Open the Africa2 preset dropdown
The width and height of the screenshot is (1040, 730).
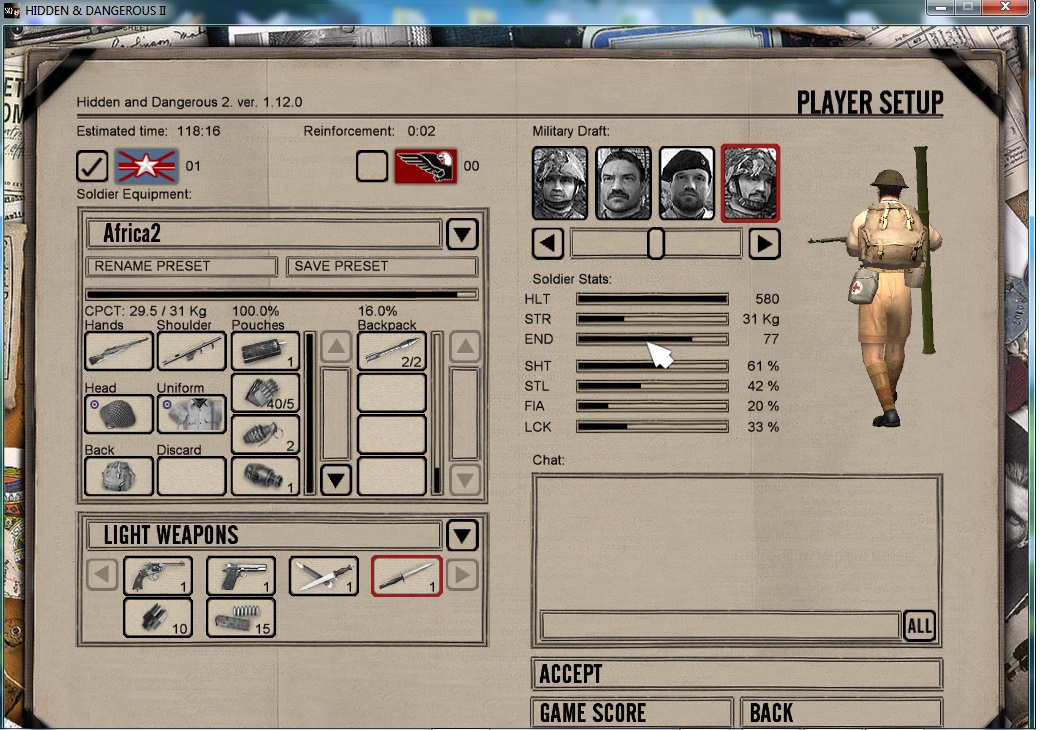[x=461, y=235]
